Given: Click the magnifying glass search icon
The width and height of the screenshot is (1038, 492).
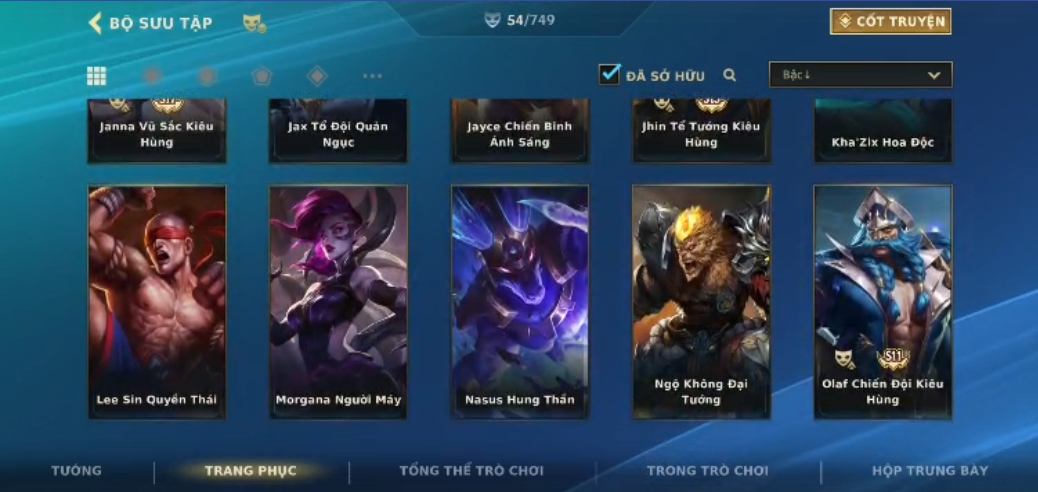Looking at the screenshot, I should (730, 75).
